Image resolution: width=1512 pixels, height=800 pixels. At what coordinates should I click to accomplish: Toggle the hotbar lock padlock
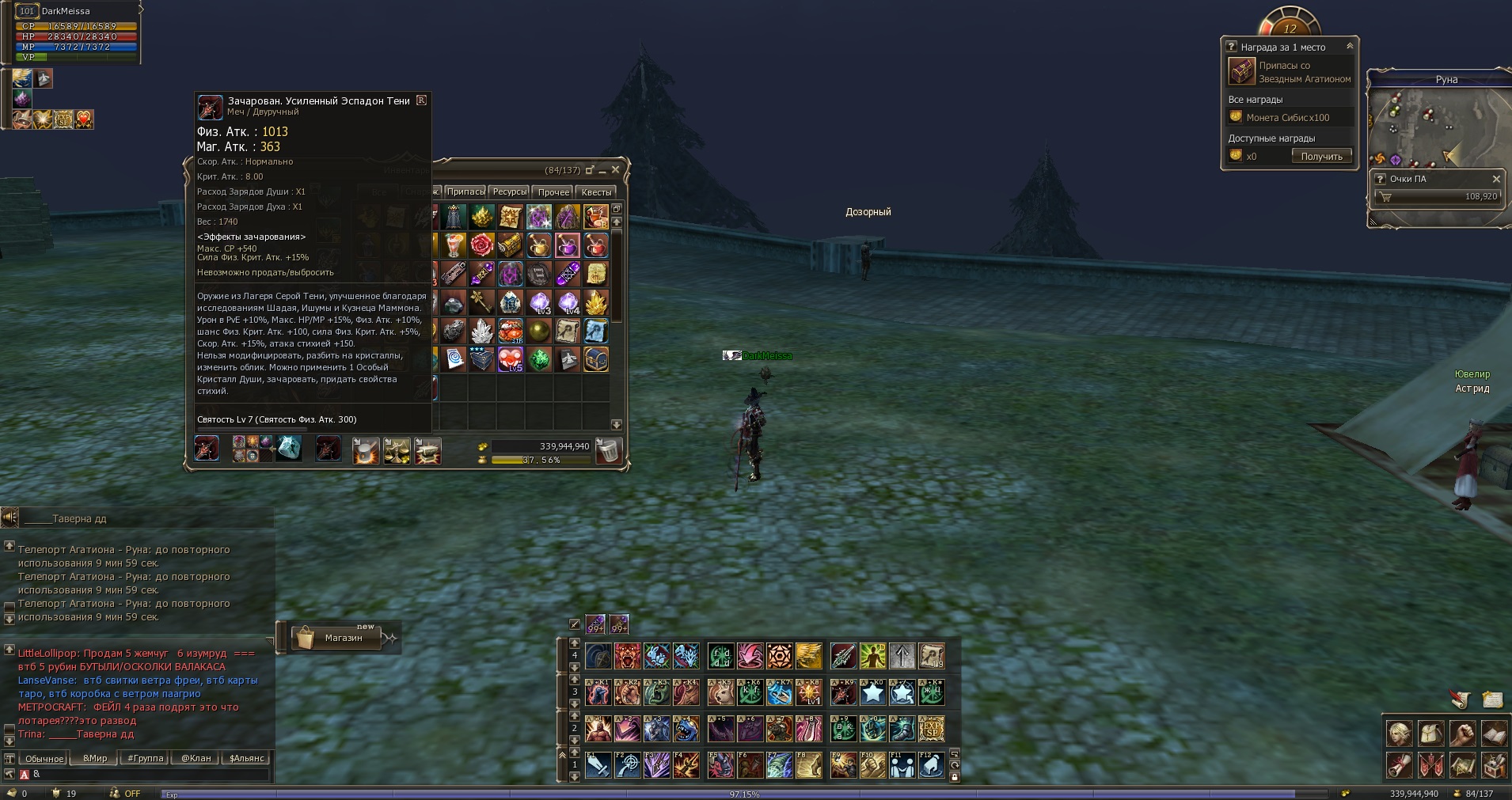(x=954, y=777)
